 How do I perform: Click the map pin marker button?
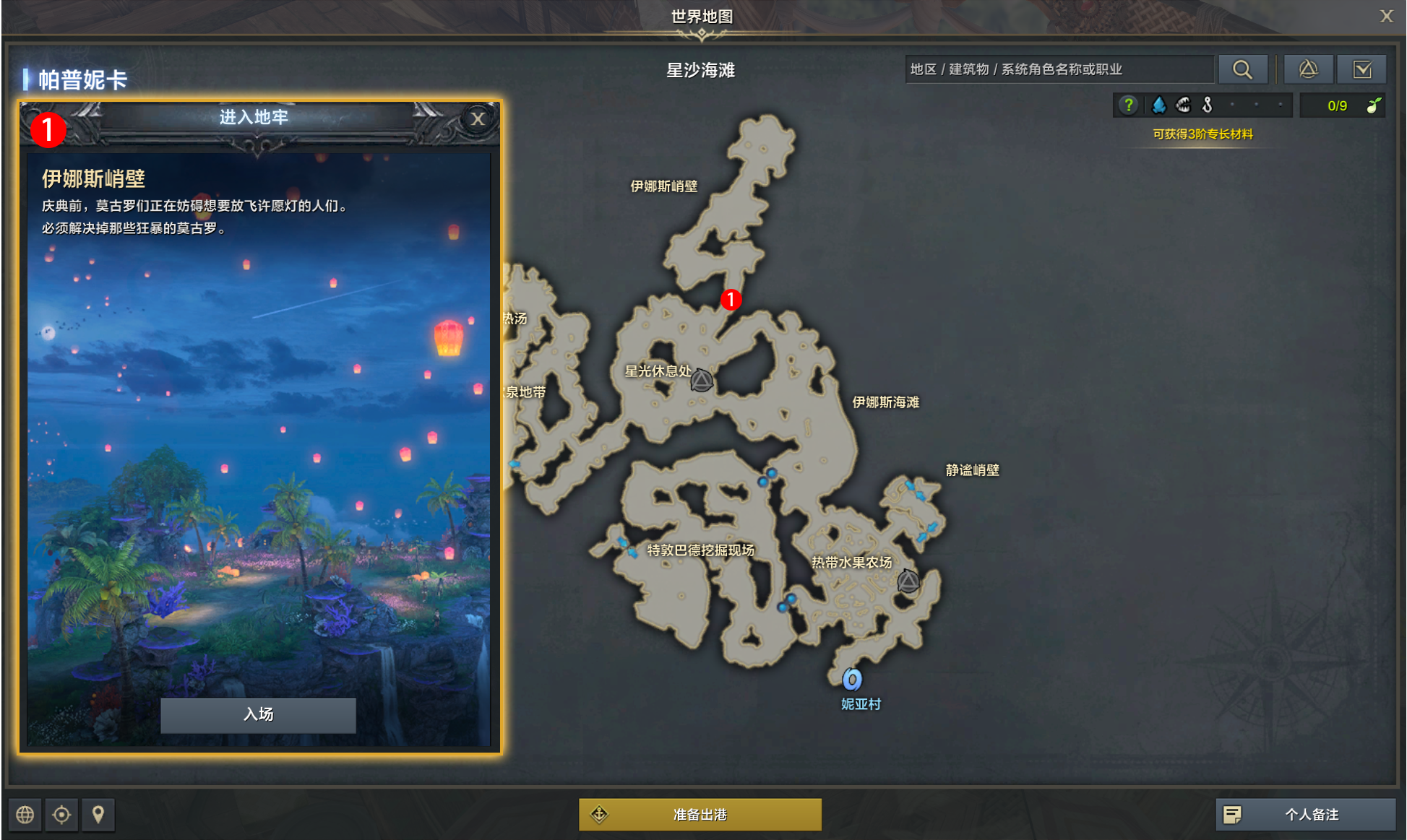[98, 815]
